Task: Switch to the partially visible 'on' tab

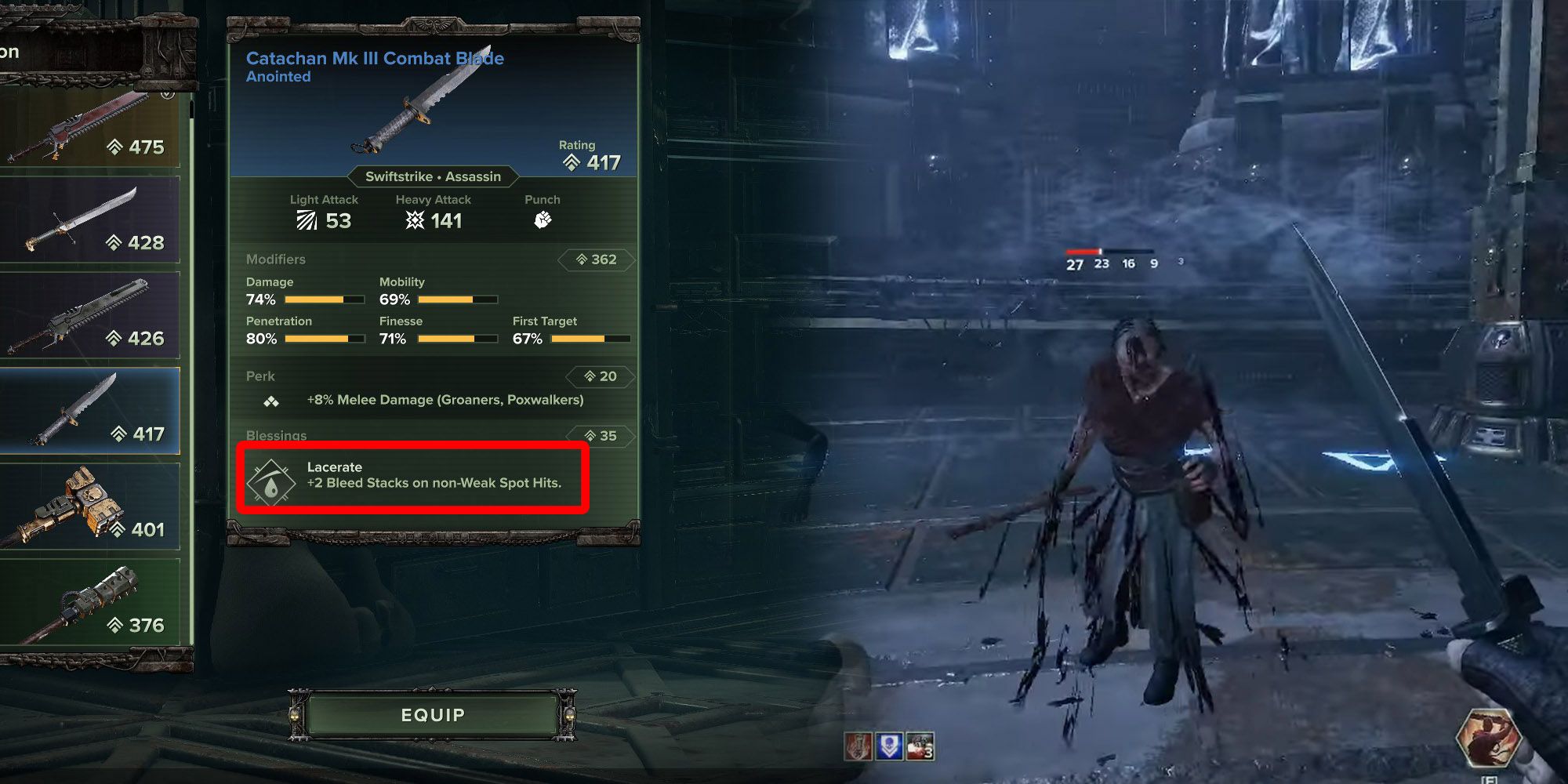Action: pos(12,52)
